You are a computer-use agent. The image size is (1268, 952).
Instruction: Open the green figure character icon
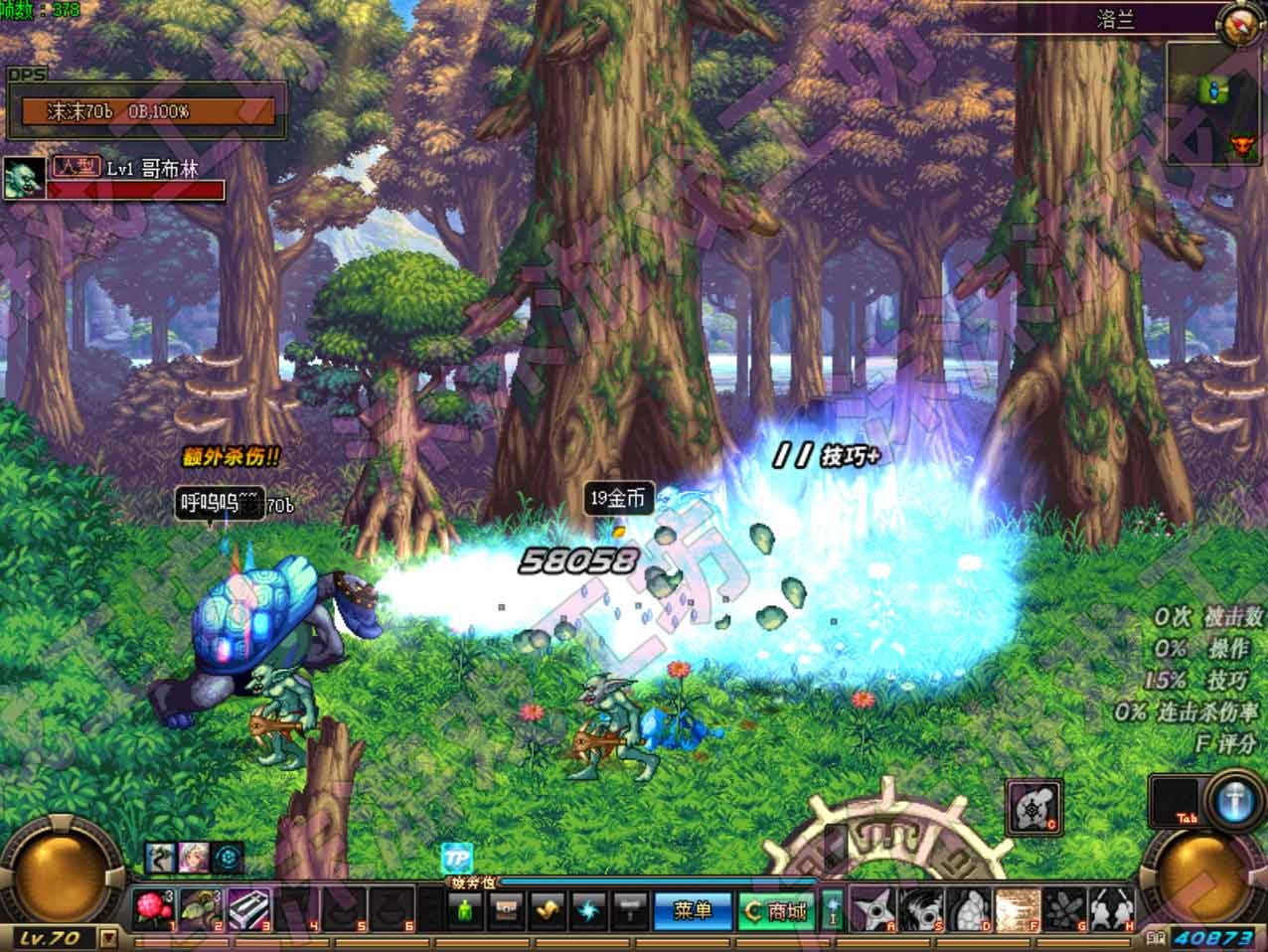(x=464, y=909)
